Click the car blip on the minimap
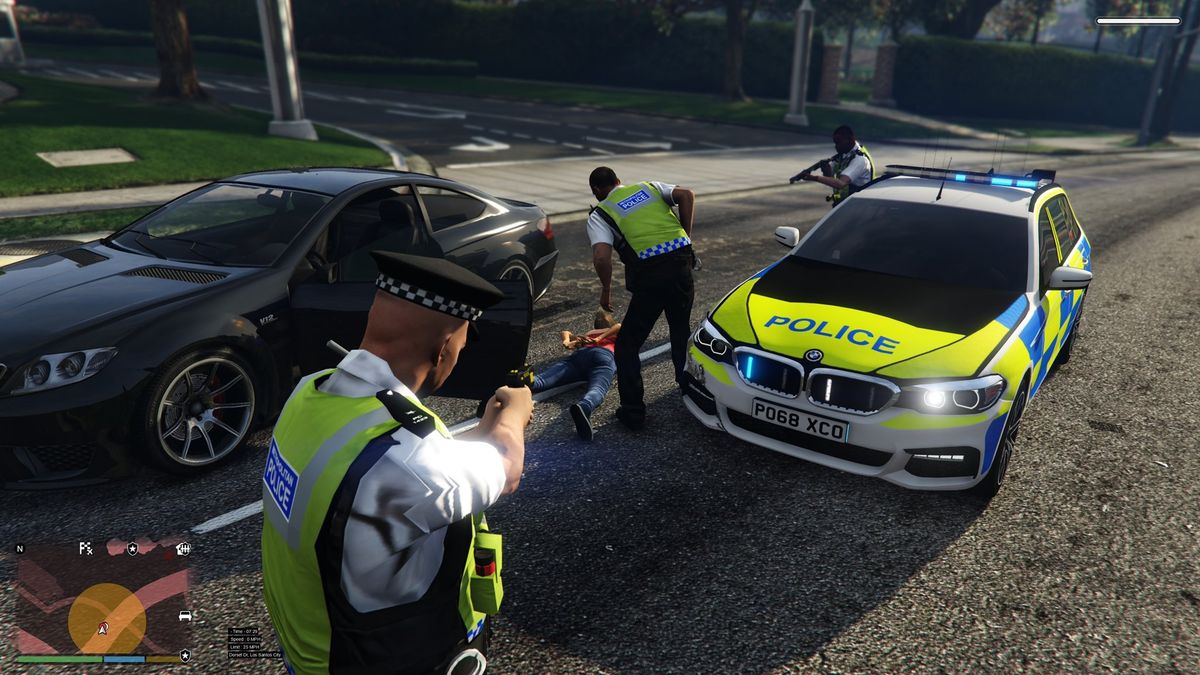The height and width of the screenshot is (675, 1200). tap(184, 616)
